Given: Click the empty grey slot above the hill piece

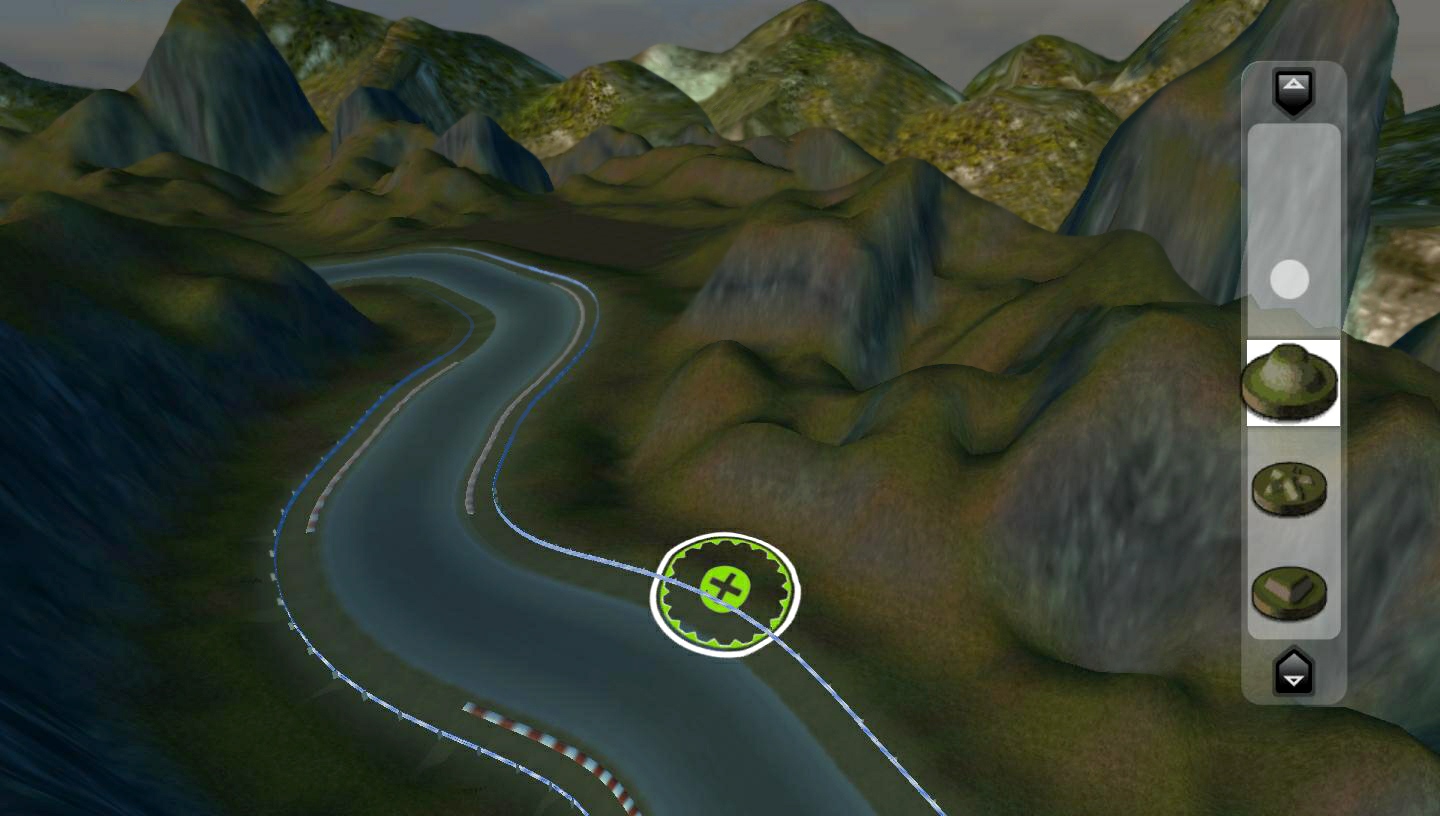Looking at the screenshot, I should (1291, 200).
